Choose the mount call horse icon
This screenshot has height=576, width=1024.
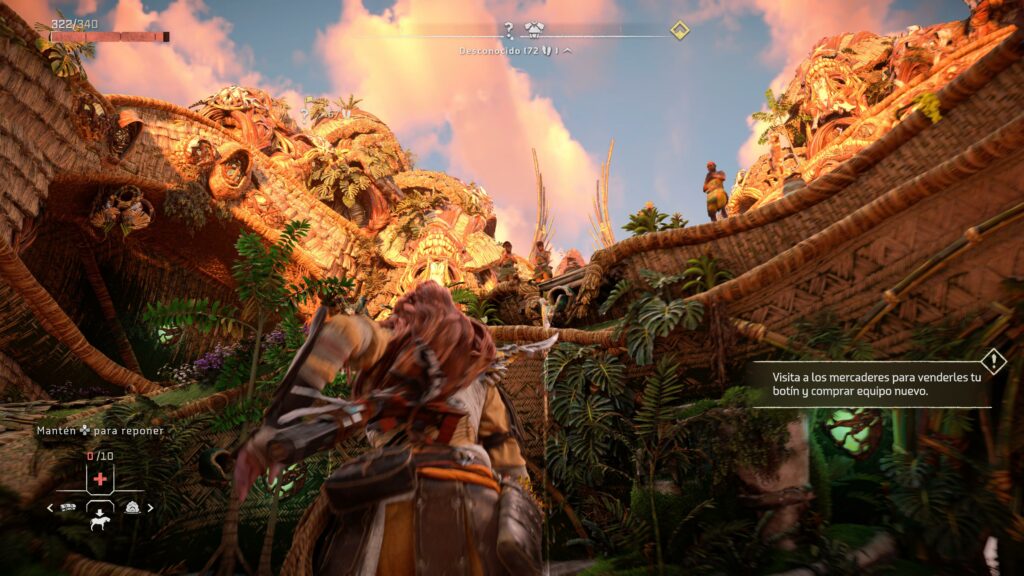100,522
